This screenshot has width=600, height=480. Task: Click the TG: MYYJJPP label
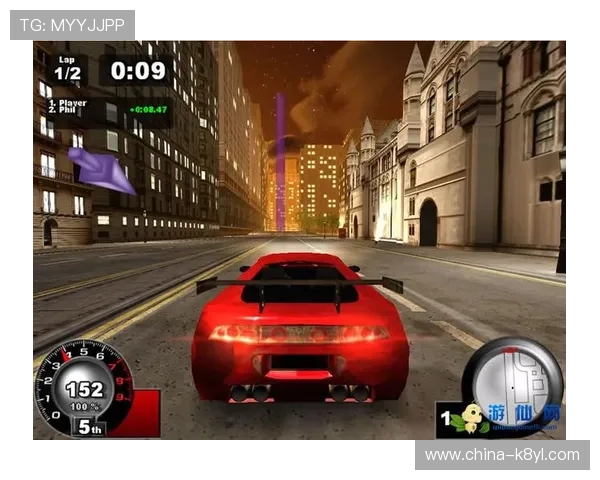(x=72, y=24)
